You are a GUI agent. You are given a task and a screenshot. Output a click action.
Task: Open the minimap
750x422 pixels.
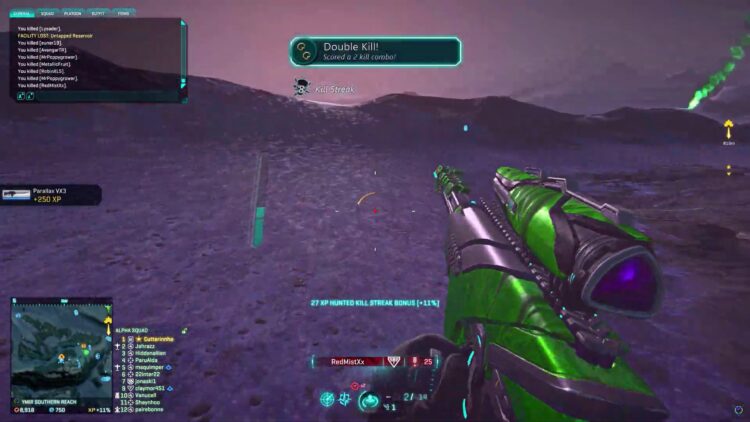coord(61,350)
